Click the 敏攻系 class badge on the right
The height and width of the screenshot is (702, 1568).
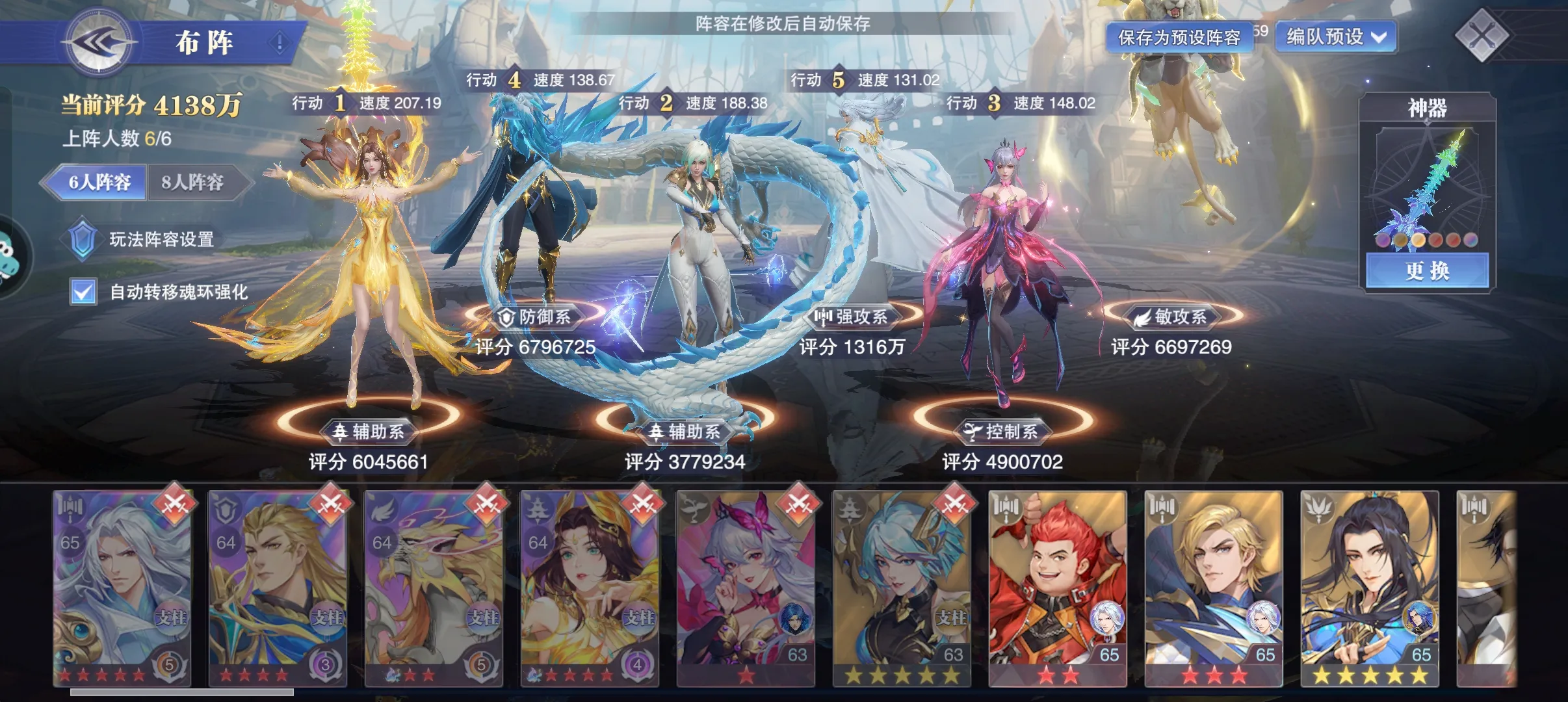click(x=1176, y=318)
